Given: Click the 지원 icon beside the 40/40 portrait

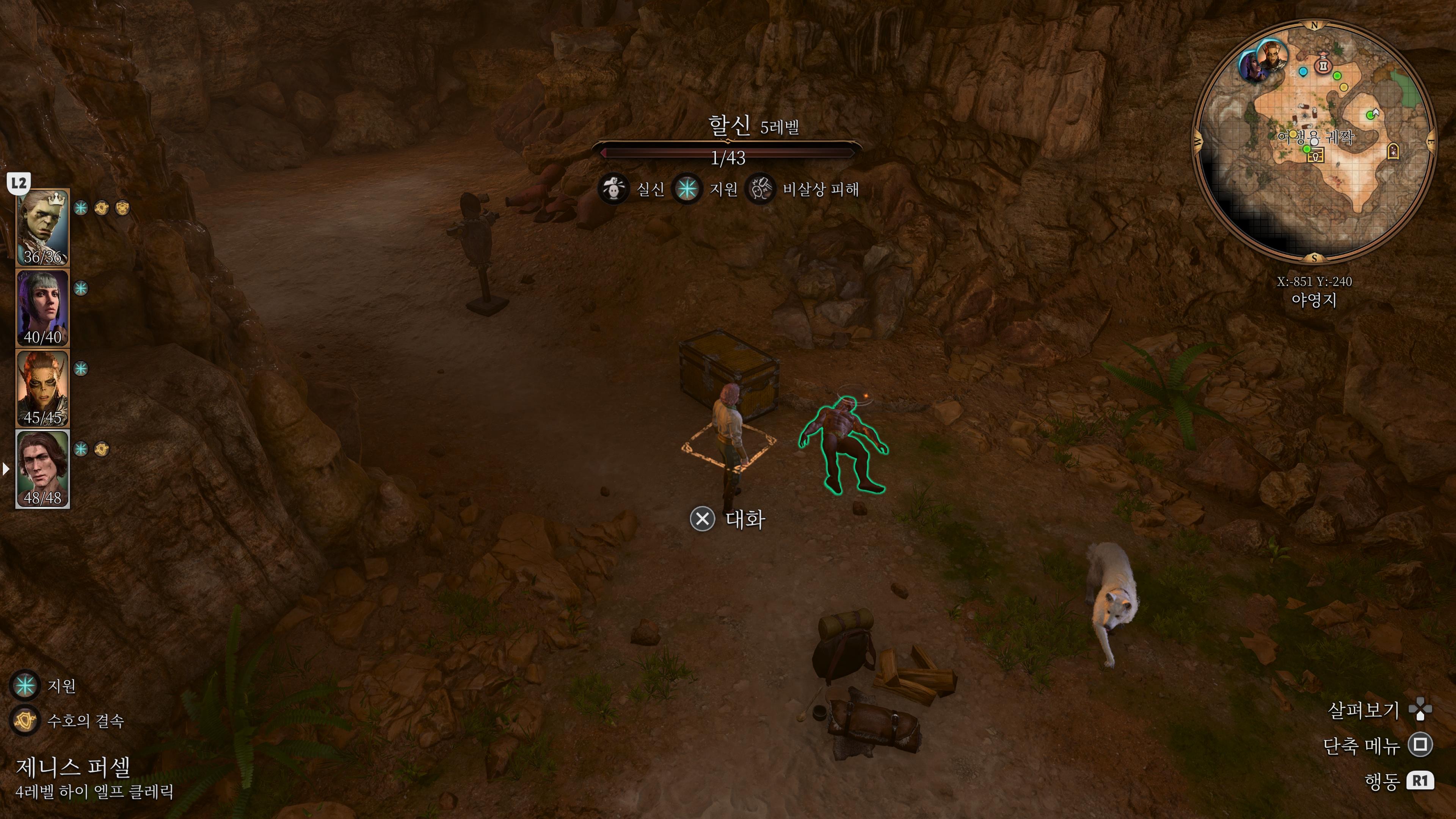Looking at the screenshot, I should 81,288.
